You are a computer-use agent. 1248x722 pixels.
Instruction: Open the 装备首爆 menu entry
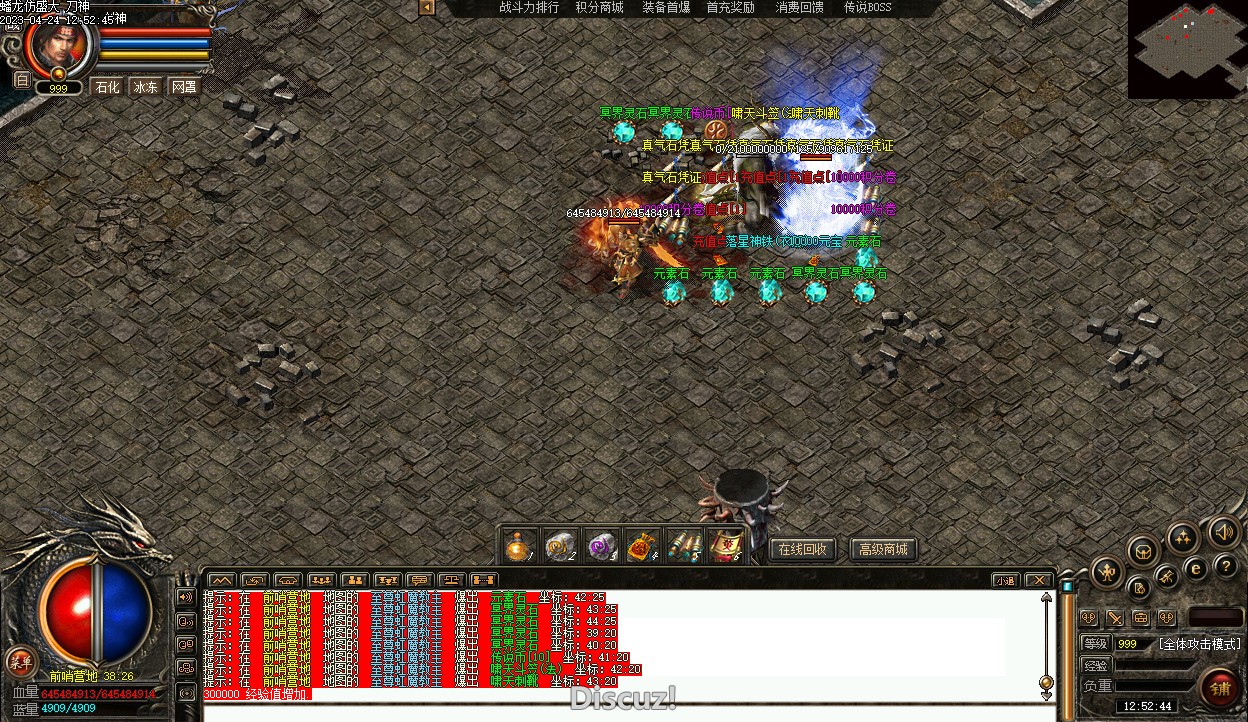666,7
